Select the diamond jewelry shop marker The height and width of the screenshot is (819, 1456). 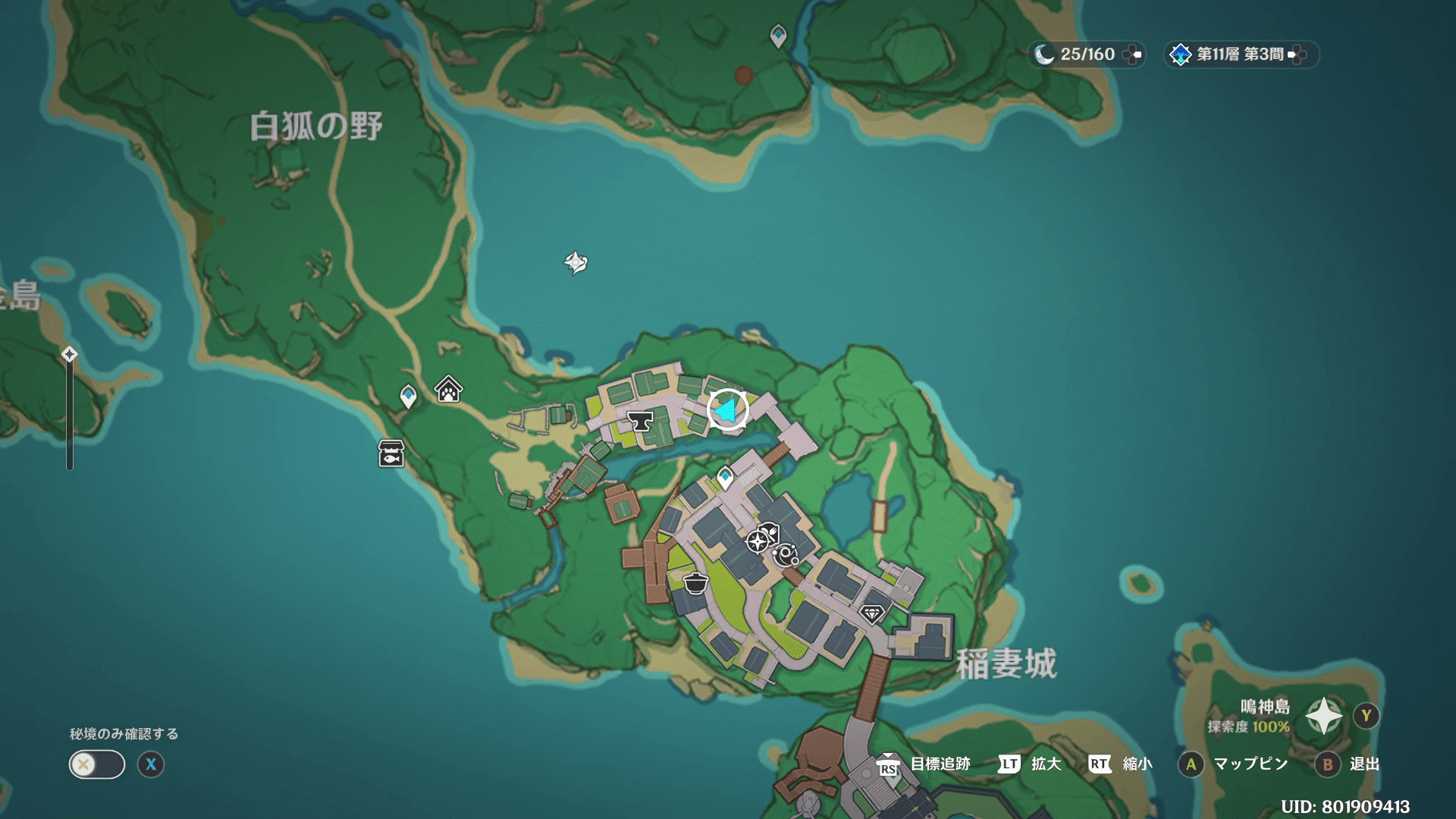click(872, 613)
